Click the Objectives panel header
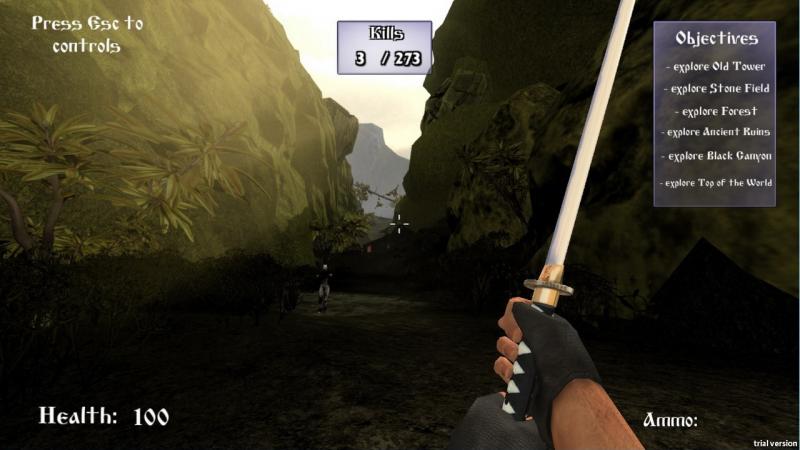This screenshot has width=800, height=450. click(x=716, y=39)
